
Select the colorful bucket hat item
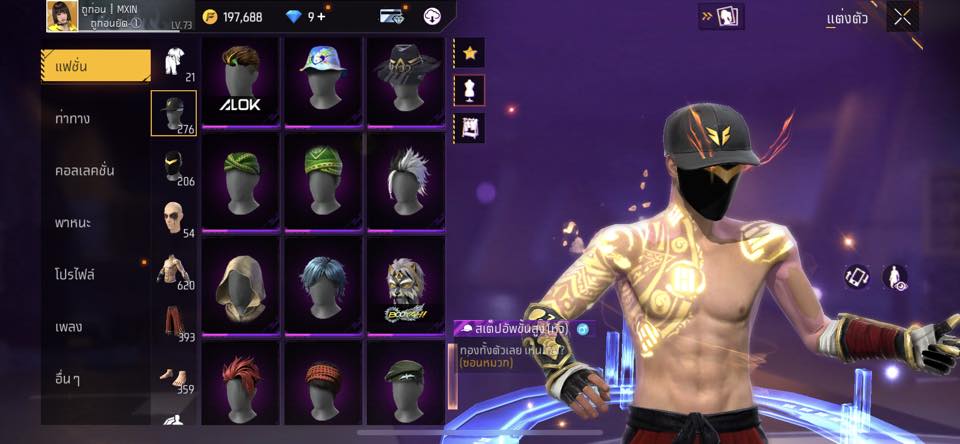click(x=322, y=81)
